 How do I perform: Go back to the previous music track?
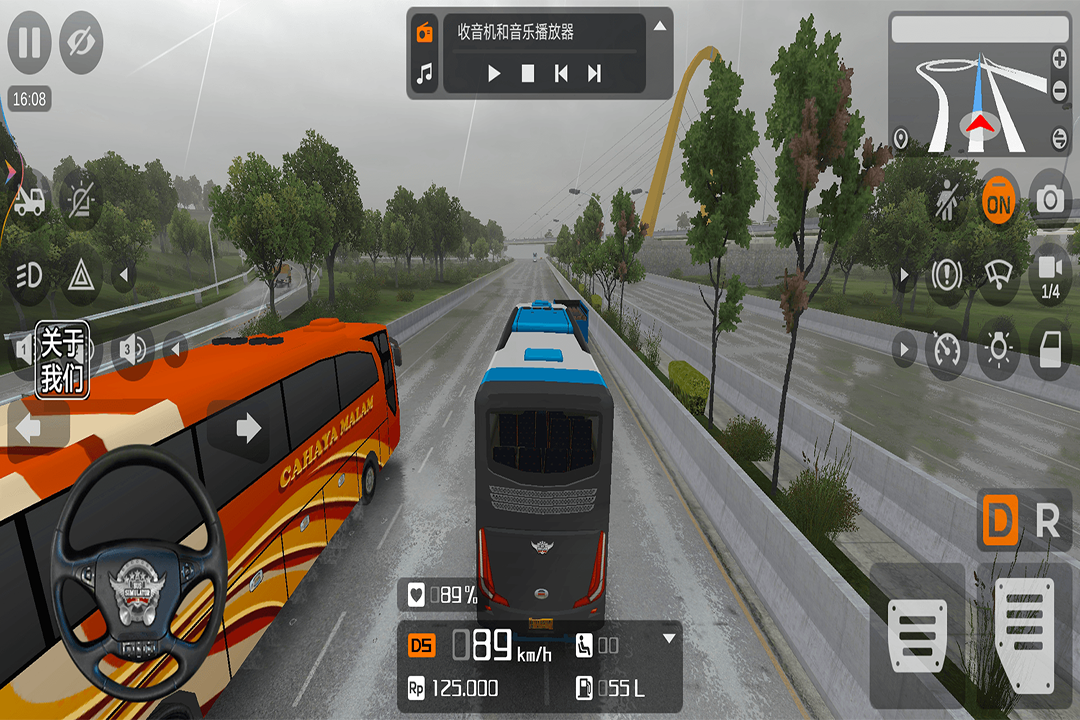tap(561, 73)
